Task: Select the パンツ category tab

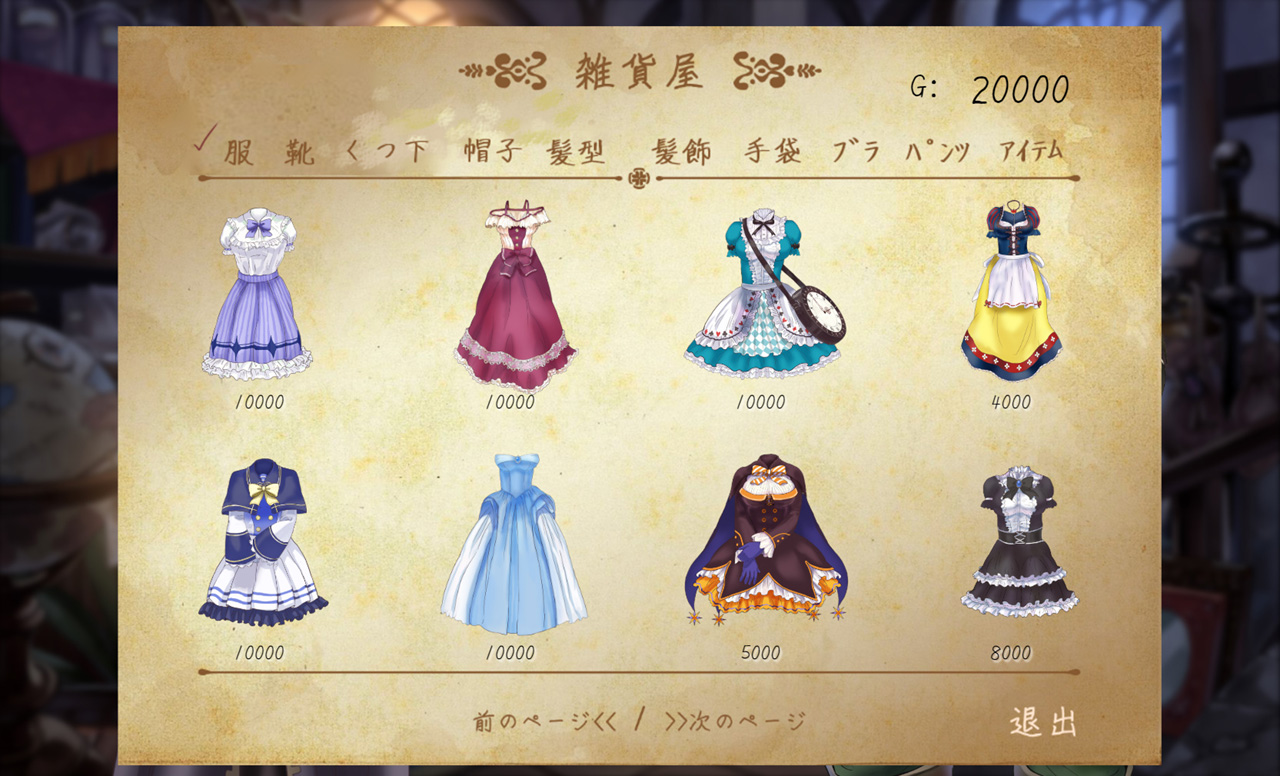Action: pyautogui.click(x=938, y=152)
